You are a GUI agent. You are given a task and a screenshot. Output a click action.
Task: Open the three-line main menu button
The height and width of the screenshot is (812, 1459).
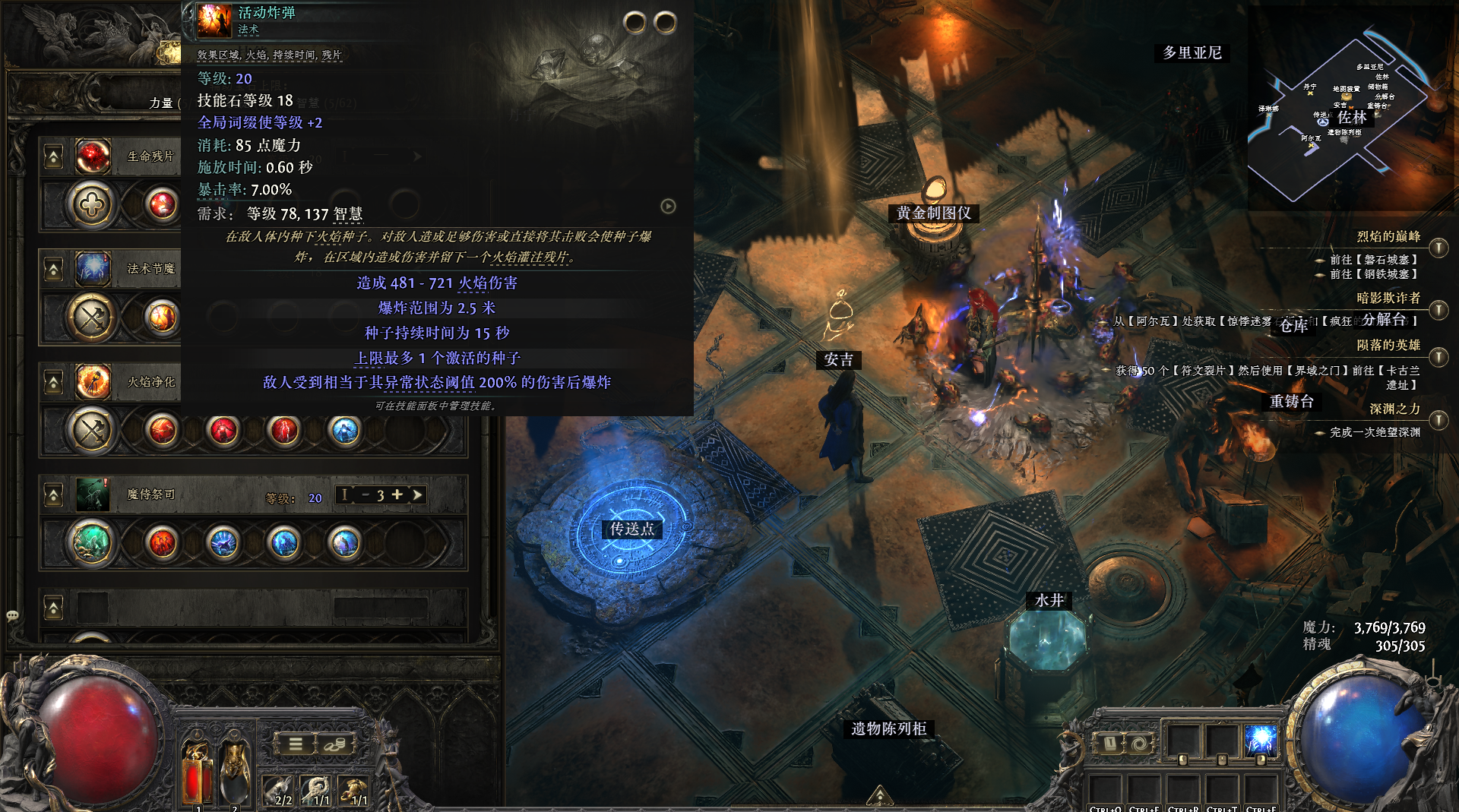click(296, 744)
